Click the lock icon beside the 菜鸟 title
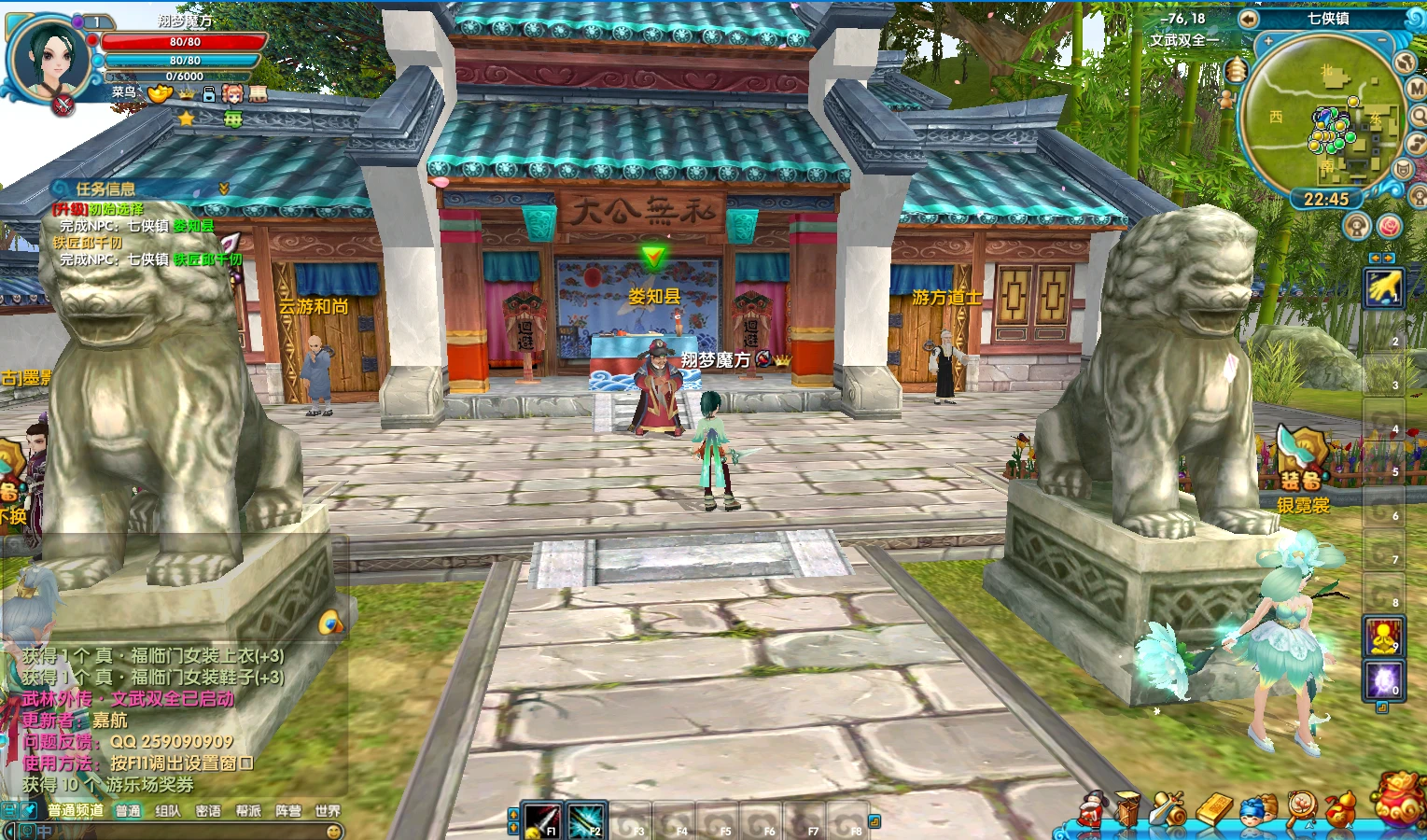The height and width of the screenshot is (840, 1427). [209, 95]
